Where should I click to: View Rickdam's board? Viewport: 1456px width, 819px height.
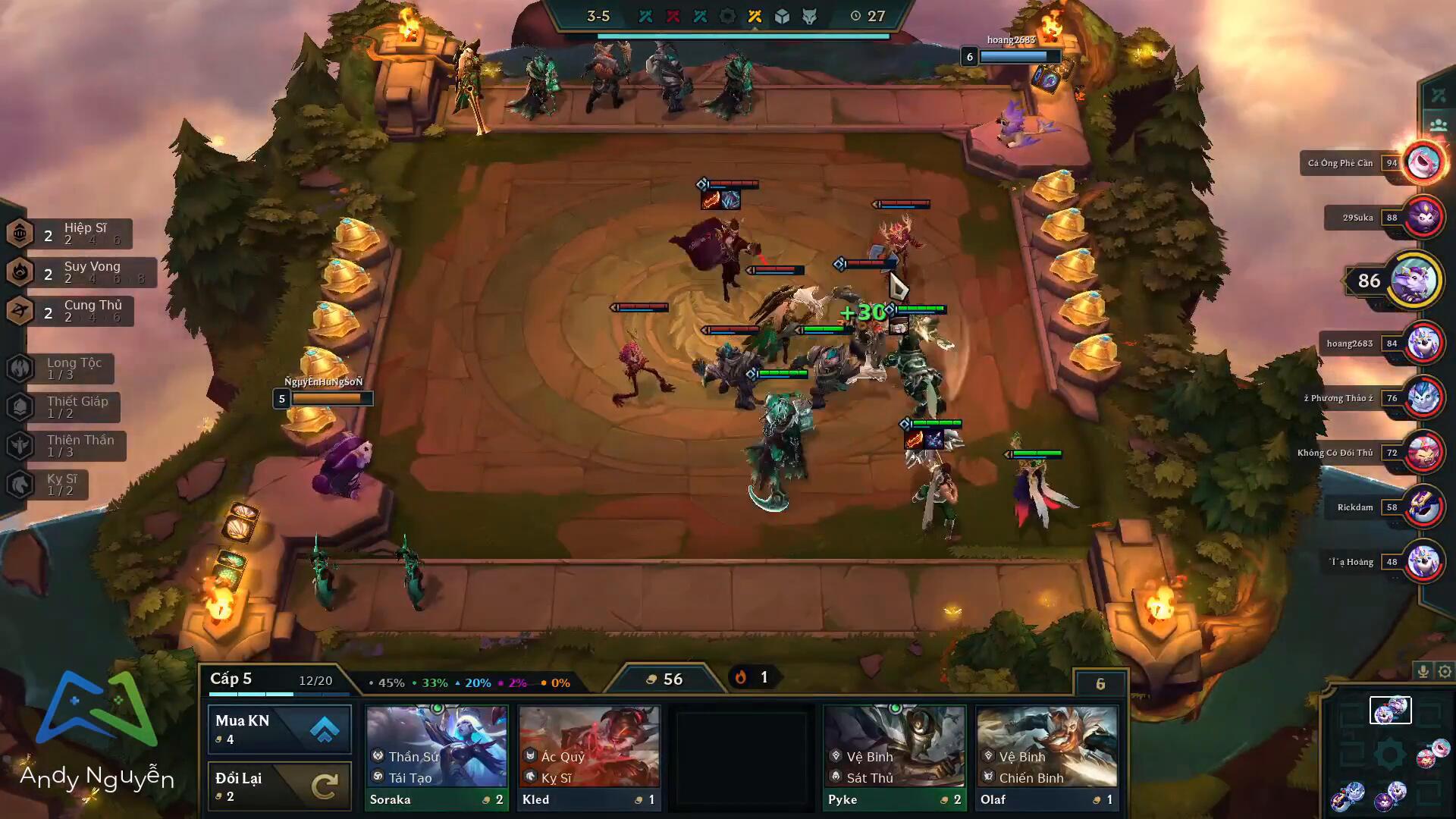click(1423, 507)
